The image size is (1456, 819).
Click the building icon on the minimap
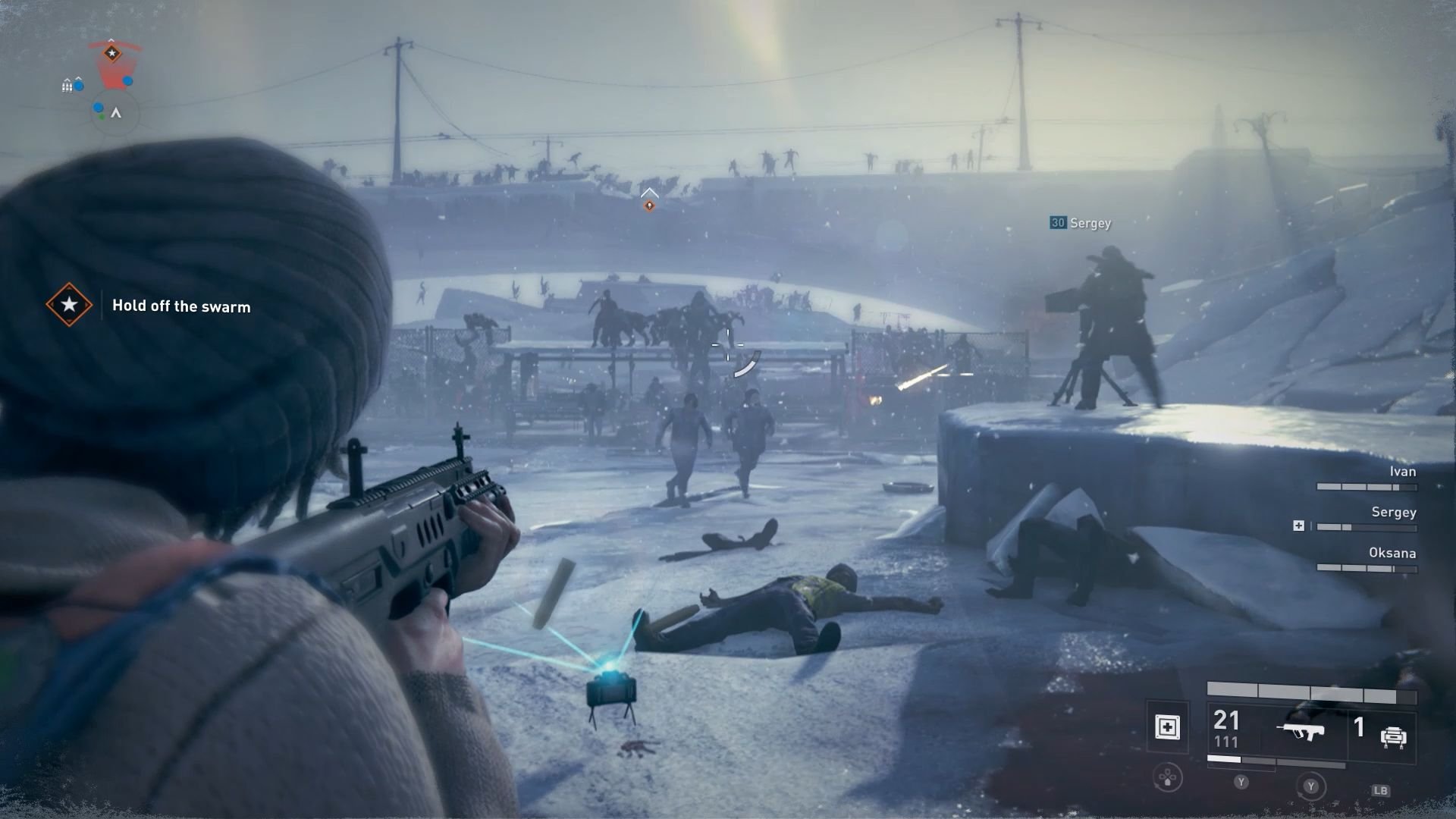[67, 86]
